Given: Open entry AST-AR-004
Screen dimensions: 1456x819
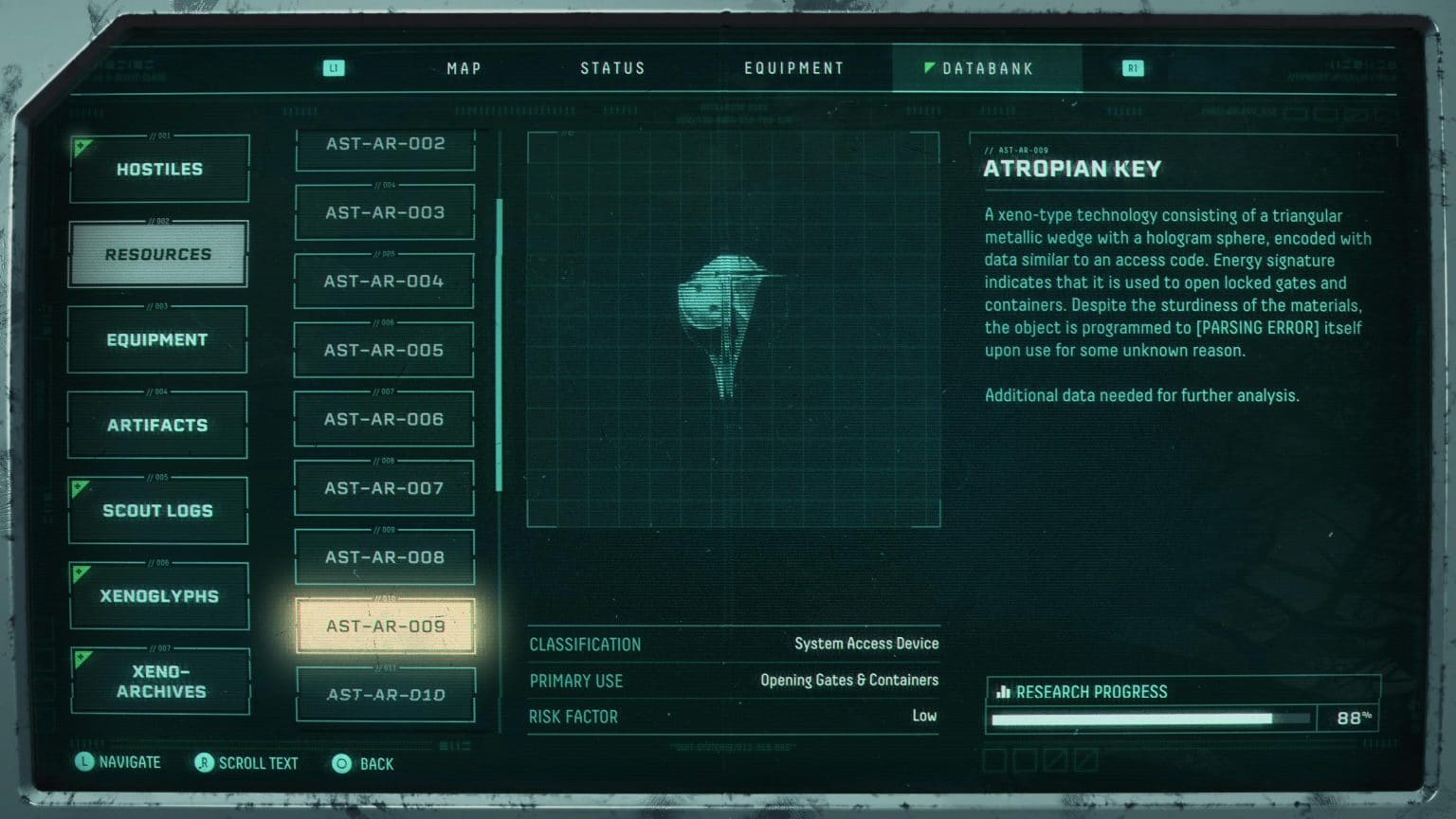Looking at the screenshot, I should (x=384, y=282).
